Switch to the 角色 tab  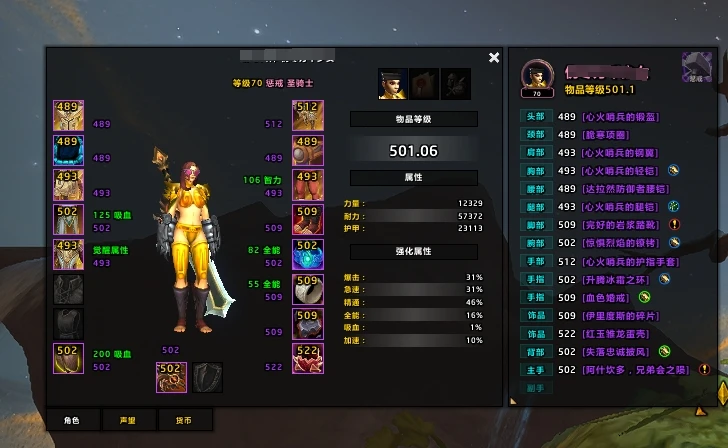[71, 420]
